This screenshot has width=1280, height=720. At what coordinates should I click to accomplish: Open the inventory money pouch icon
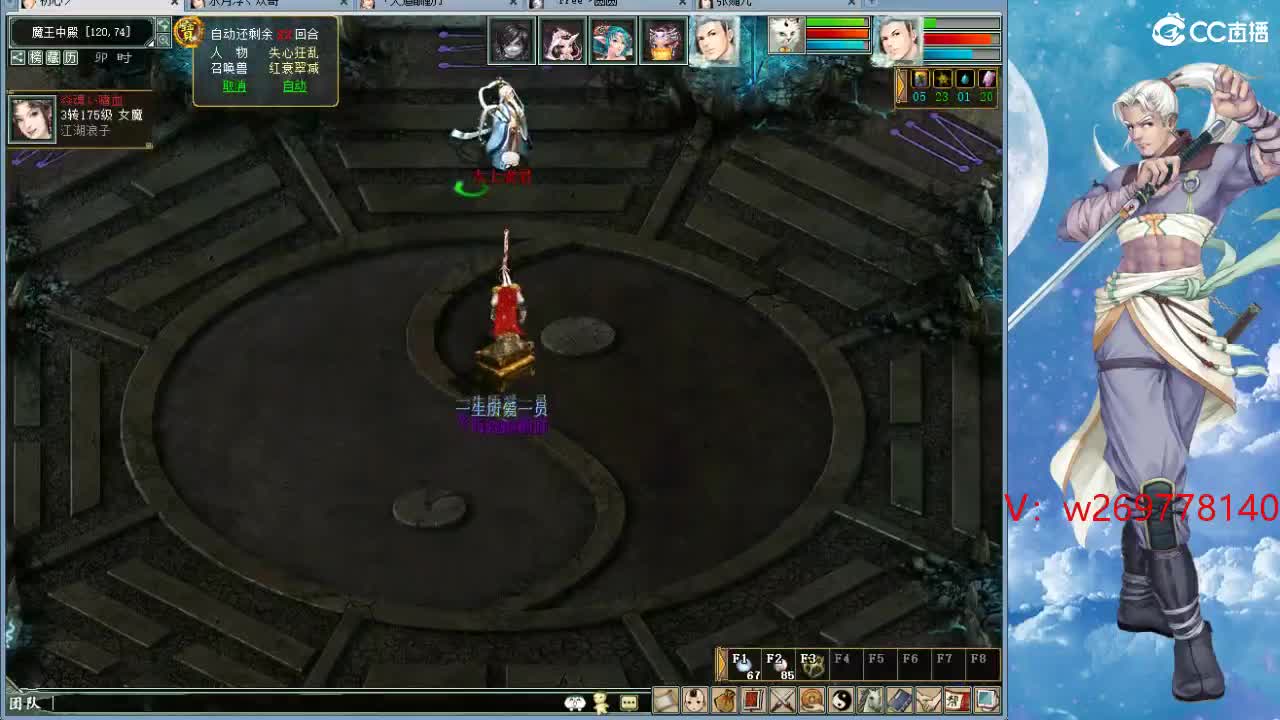pos(726,702)
